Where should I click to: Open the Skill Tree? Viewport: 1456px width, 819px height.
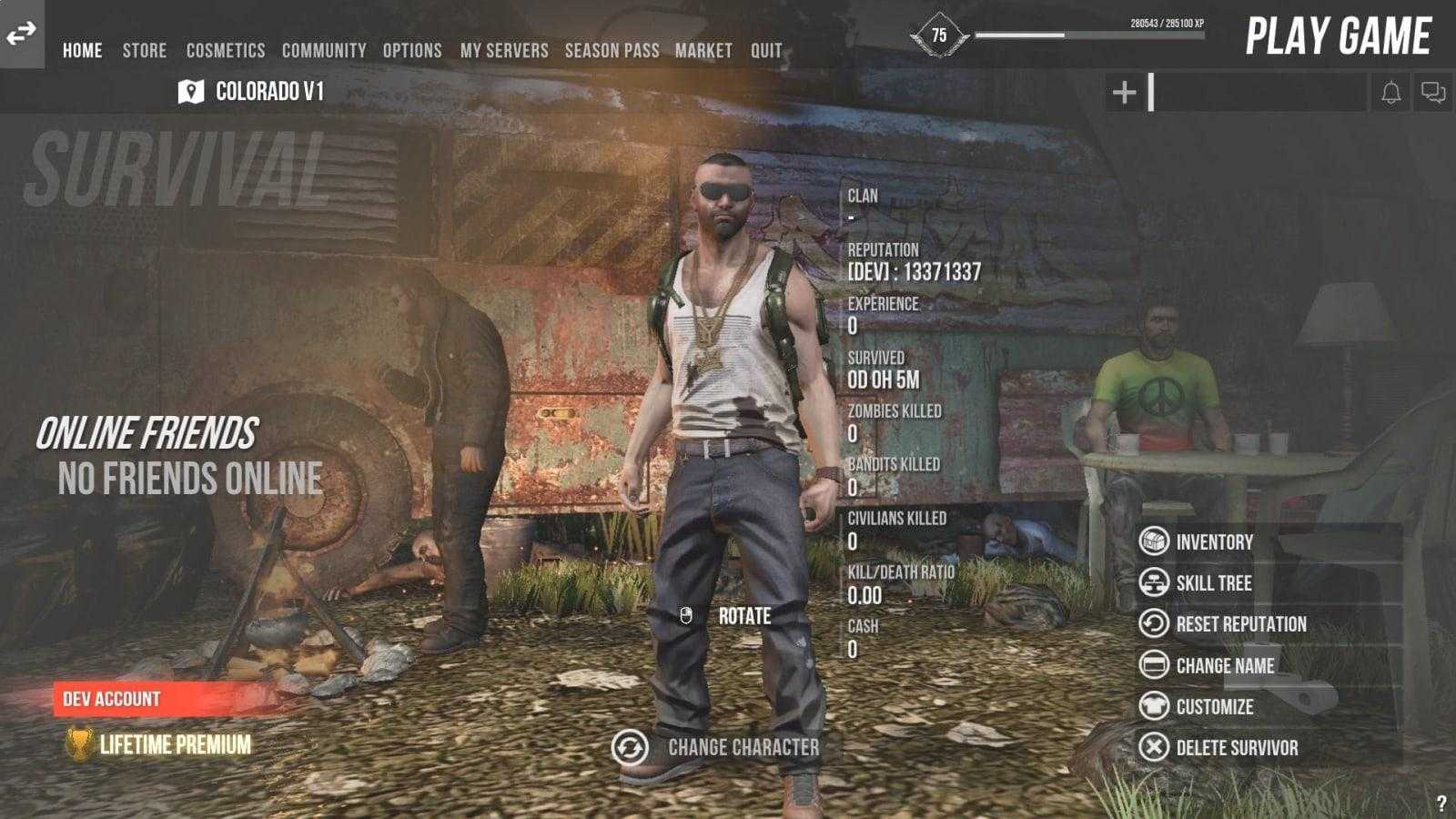coord(1214,583)
